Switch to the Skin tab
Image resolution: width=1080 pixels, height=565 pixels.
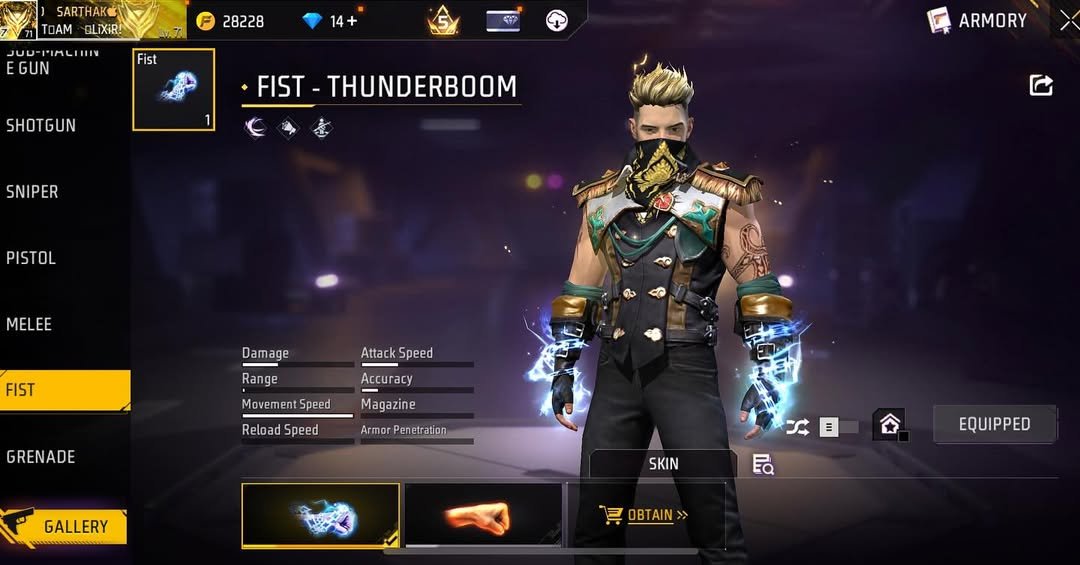click(x=663, y=464)
